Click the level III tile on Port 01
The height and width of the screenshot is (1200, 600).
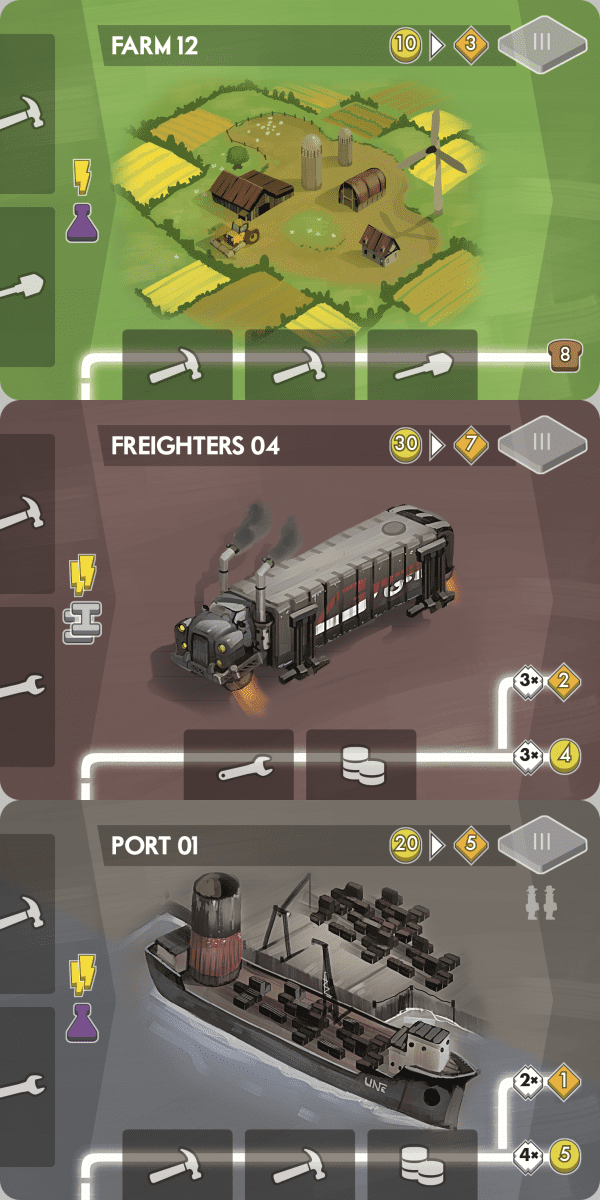[543, 844]
